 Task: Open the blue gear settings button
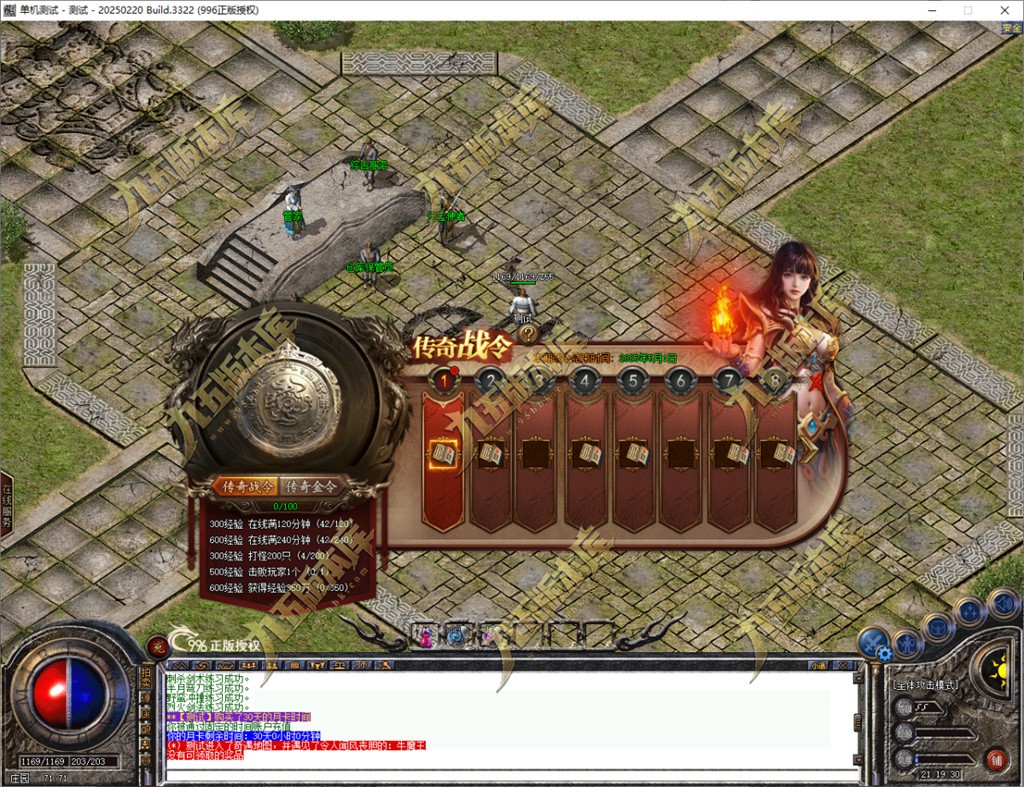(883, 652)
